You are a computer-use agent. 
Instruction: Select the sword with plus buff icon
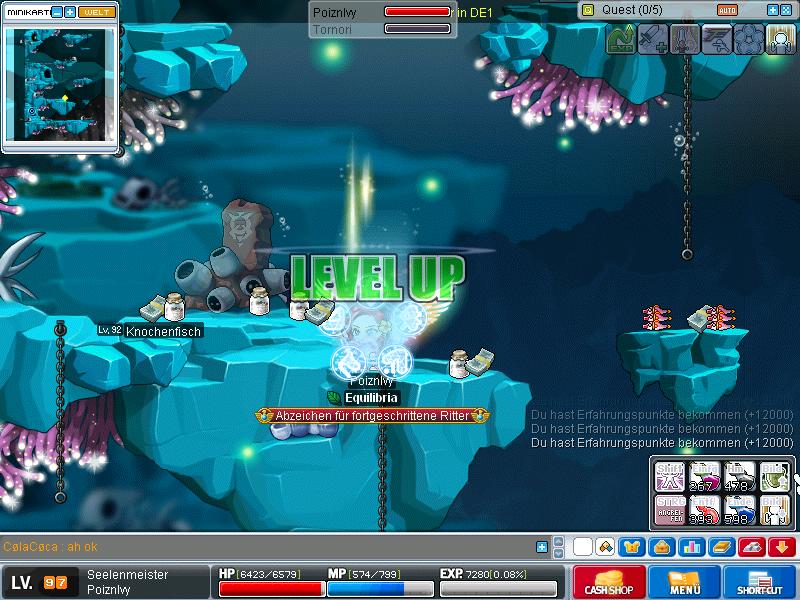coord(653,39)
